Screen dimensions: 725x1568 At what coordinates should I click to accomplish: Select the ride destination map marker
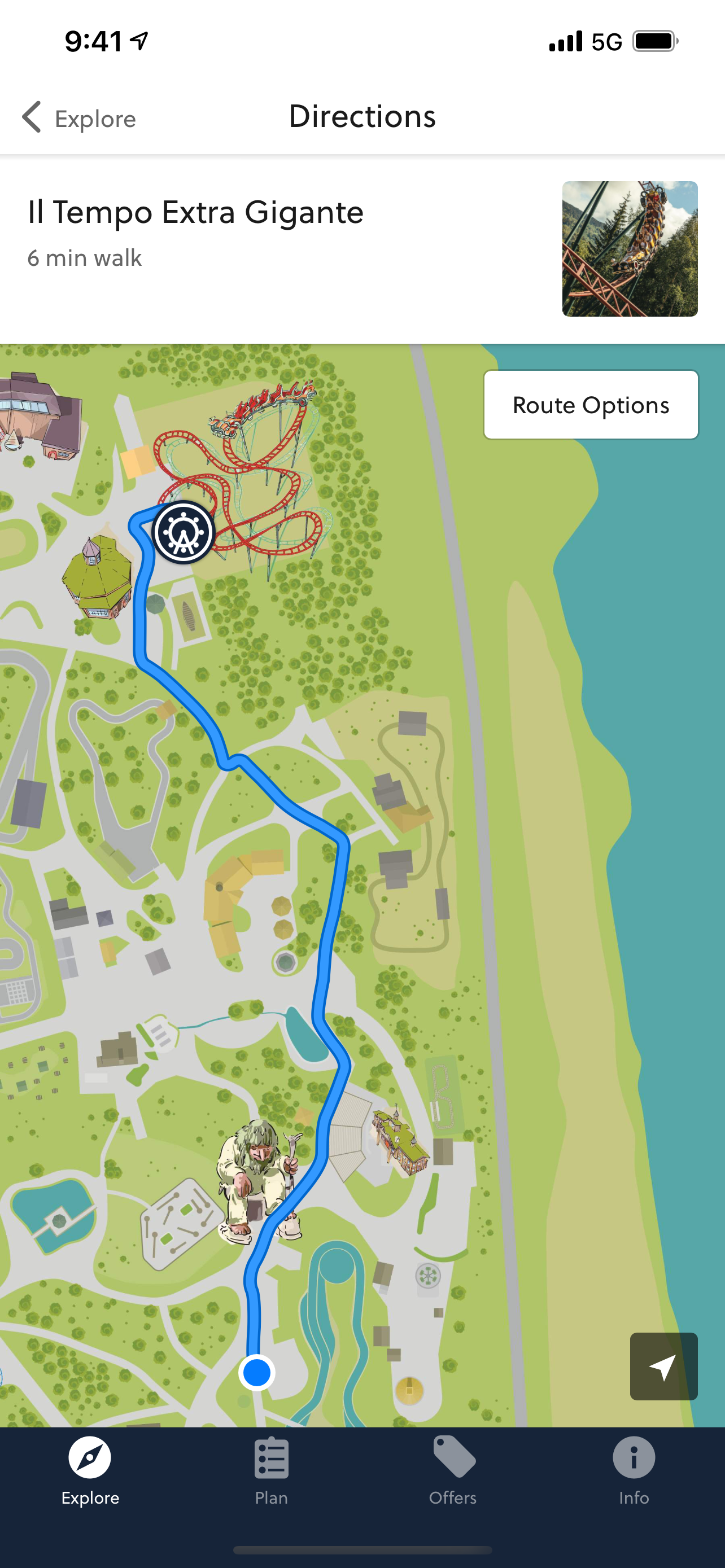tap(182, 533)
